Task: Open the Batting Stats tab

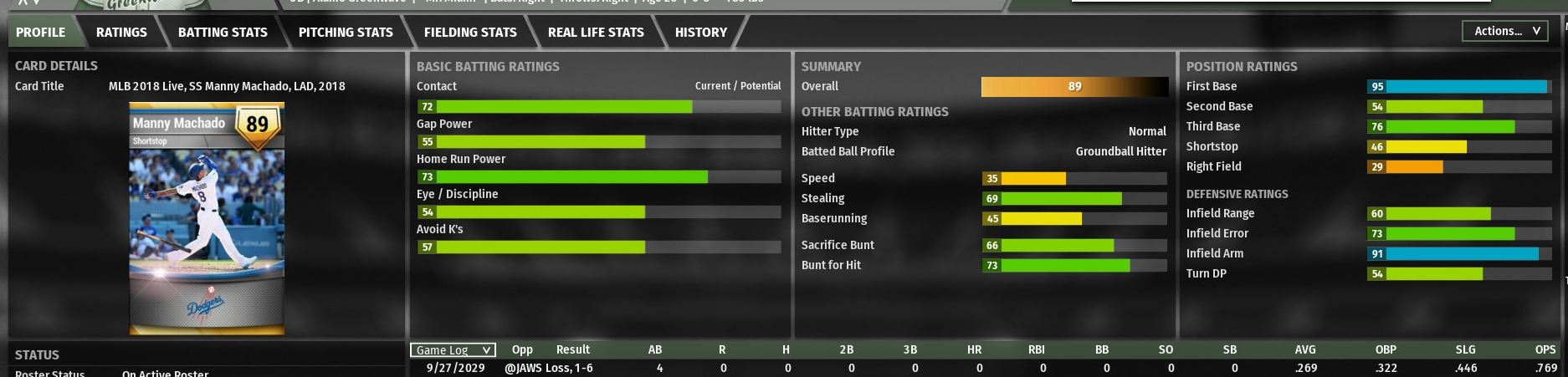Action: point(223,33)
